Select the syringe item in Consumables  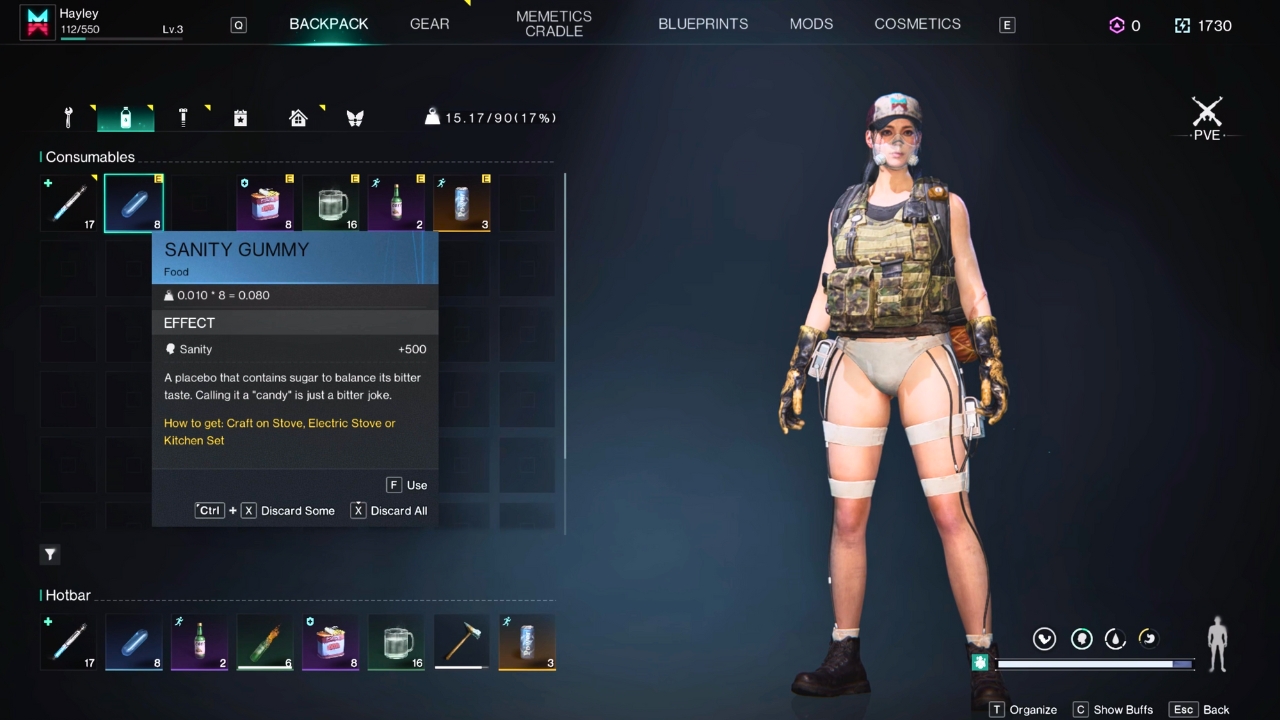pyautogui.click(x=69, y=203)
